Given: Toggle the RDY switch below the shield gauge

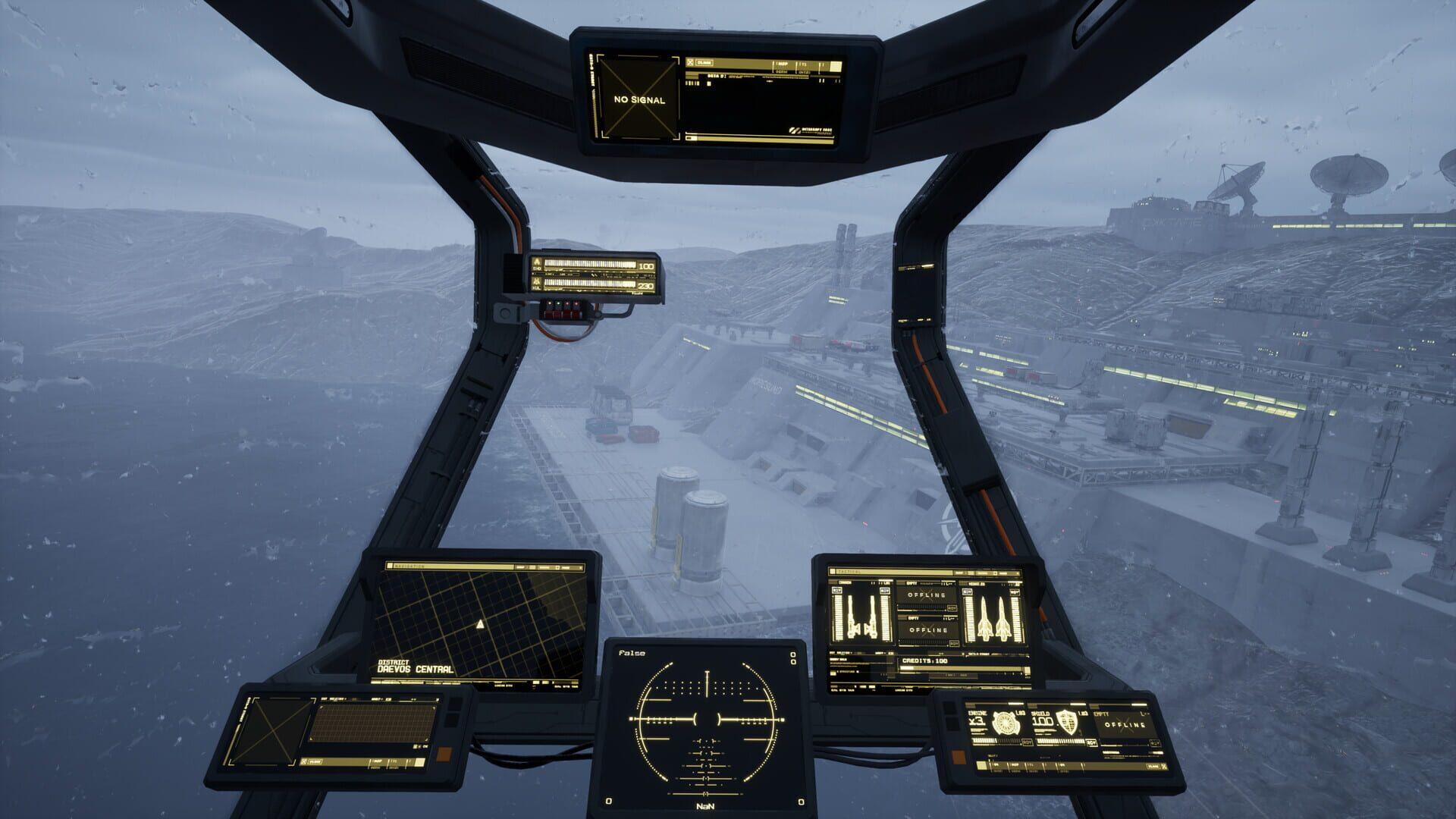Looking at the screenshot, I should pos(1092,742).
